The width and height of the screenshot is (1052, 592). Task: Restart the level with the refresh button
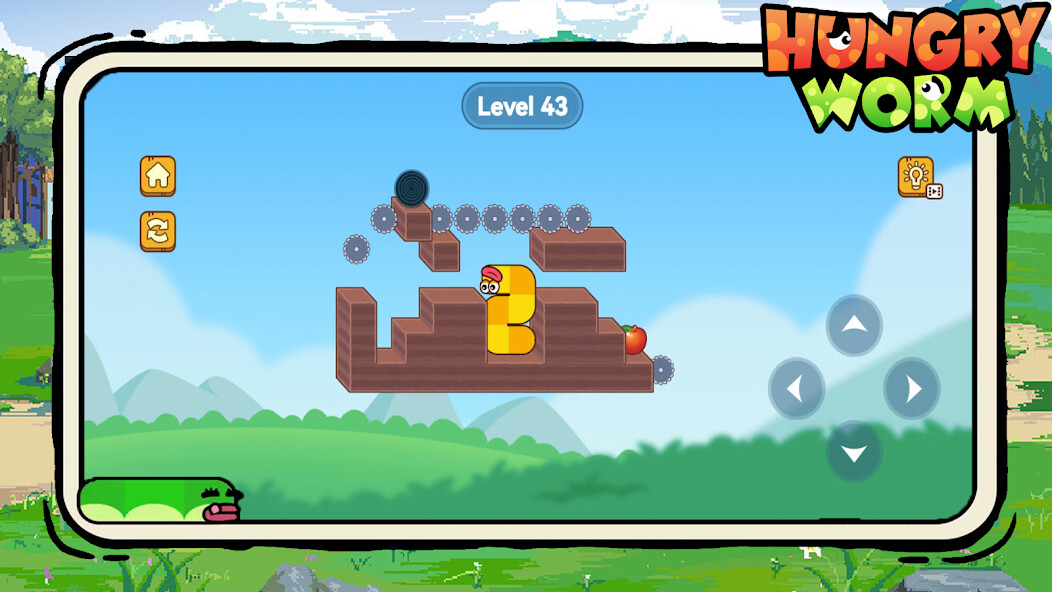click(x=158, y=231)
